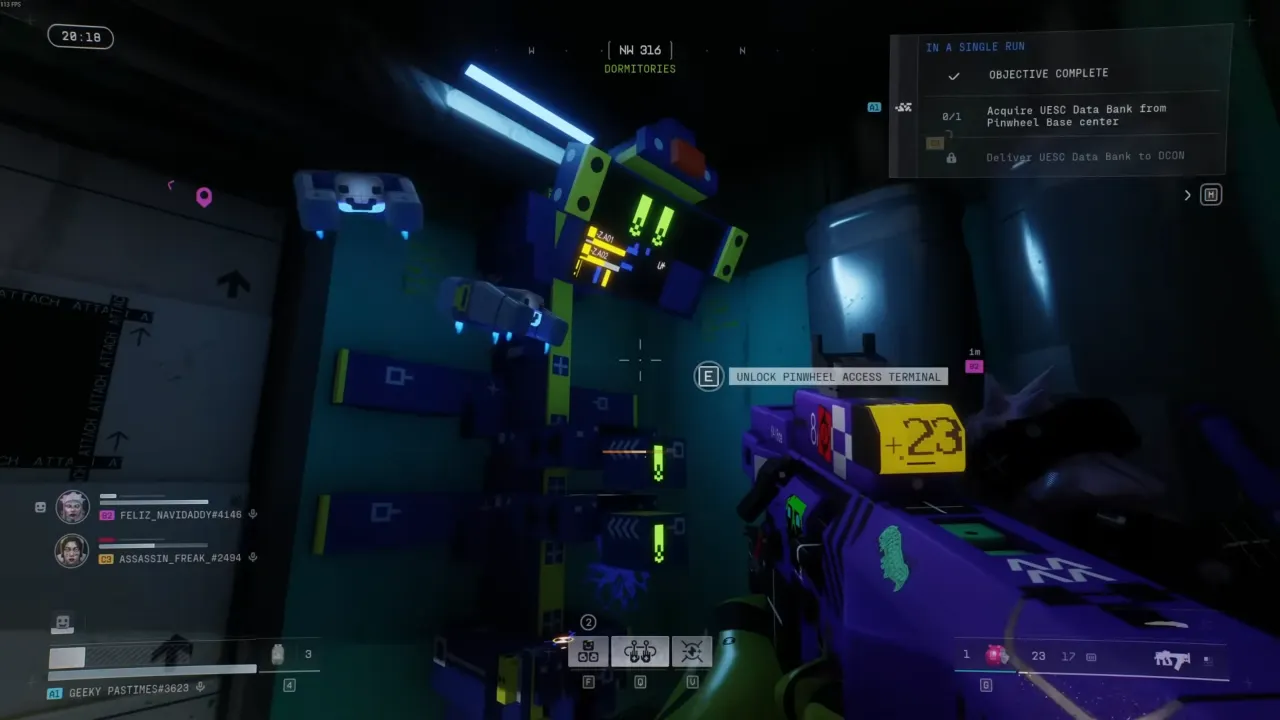Select the pink grenade slot
This screenshot has width=1280, height=720.
click(996, 655)
